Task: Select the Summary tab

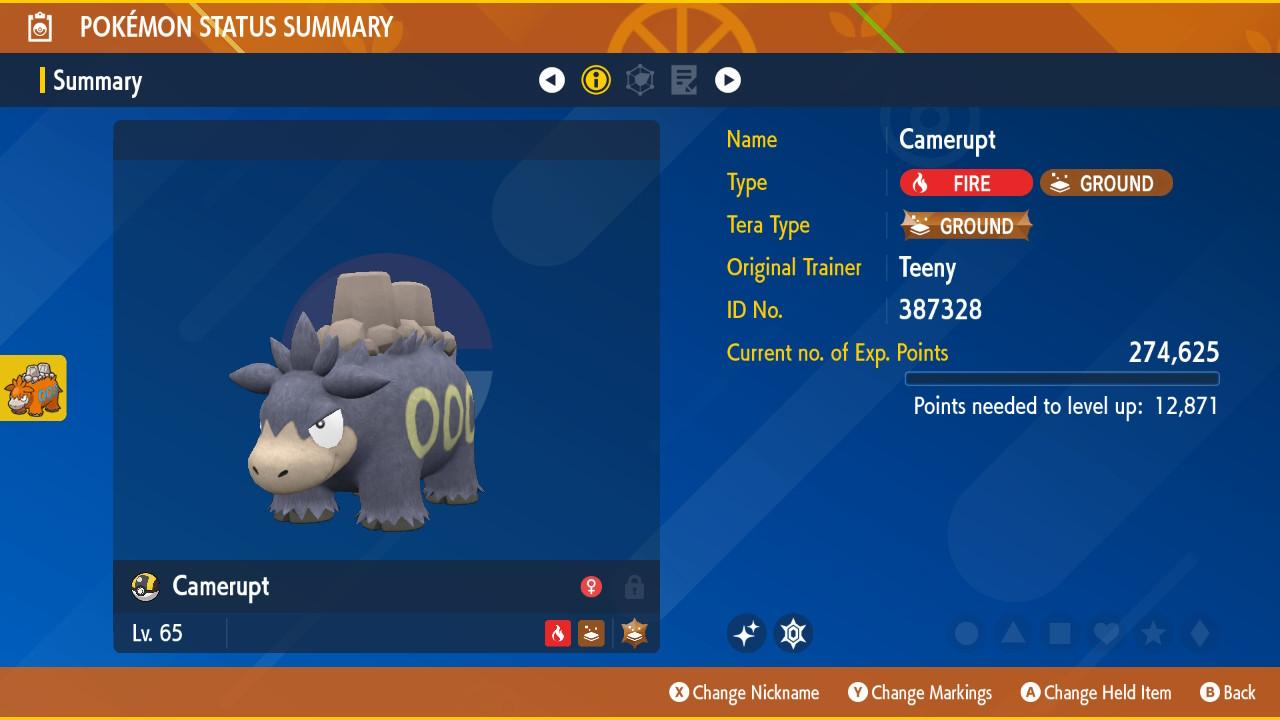Action: pos(97,80)
